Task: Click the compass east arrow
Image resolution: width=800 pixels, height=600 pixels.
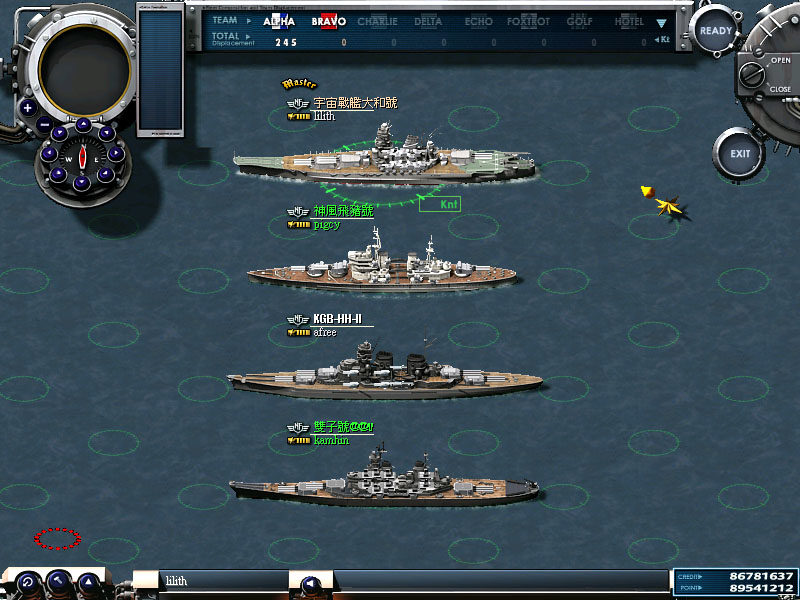Action: [x=116, y=154]
